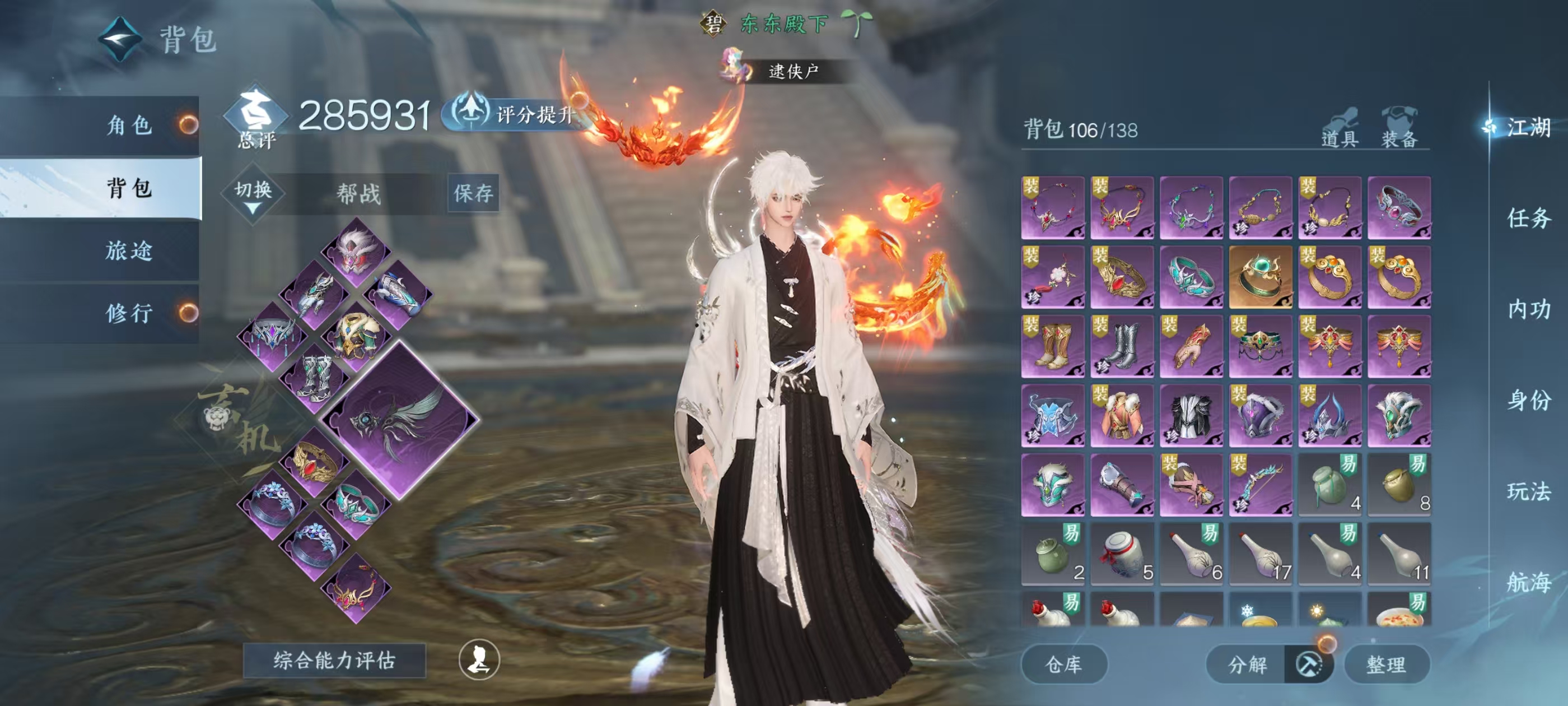This screenshot has width=1568, height=706.
Task: Open the 旅途 journey tab
Action: [129, 250]
